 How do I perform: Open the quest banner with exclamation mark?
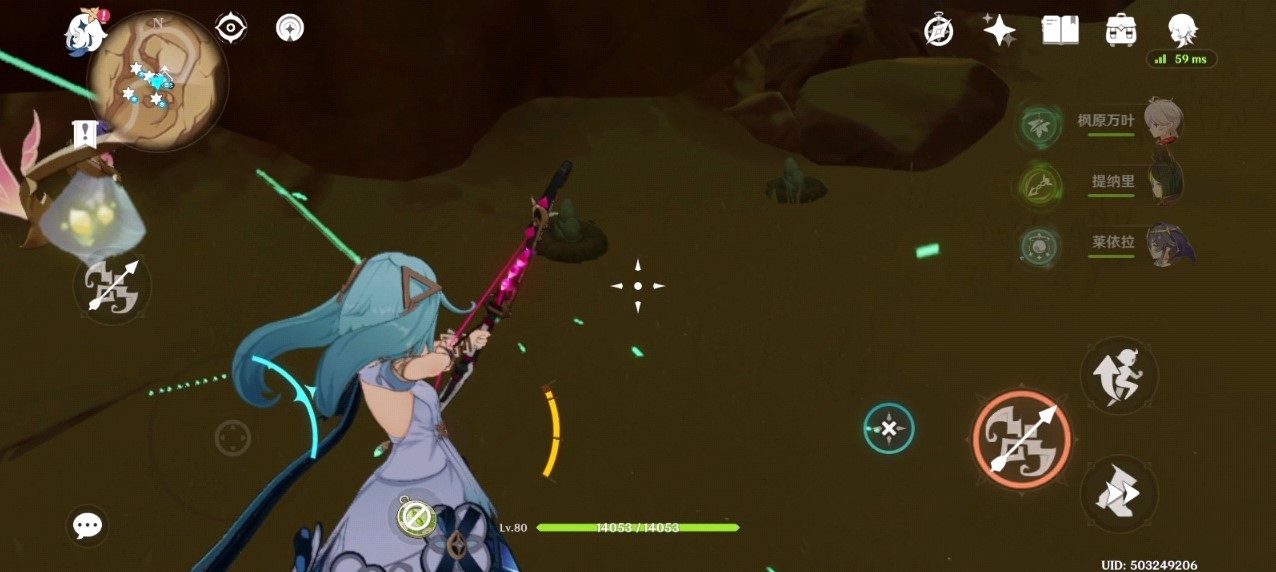point(85,133)
